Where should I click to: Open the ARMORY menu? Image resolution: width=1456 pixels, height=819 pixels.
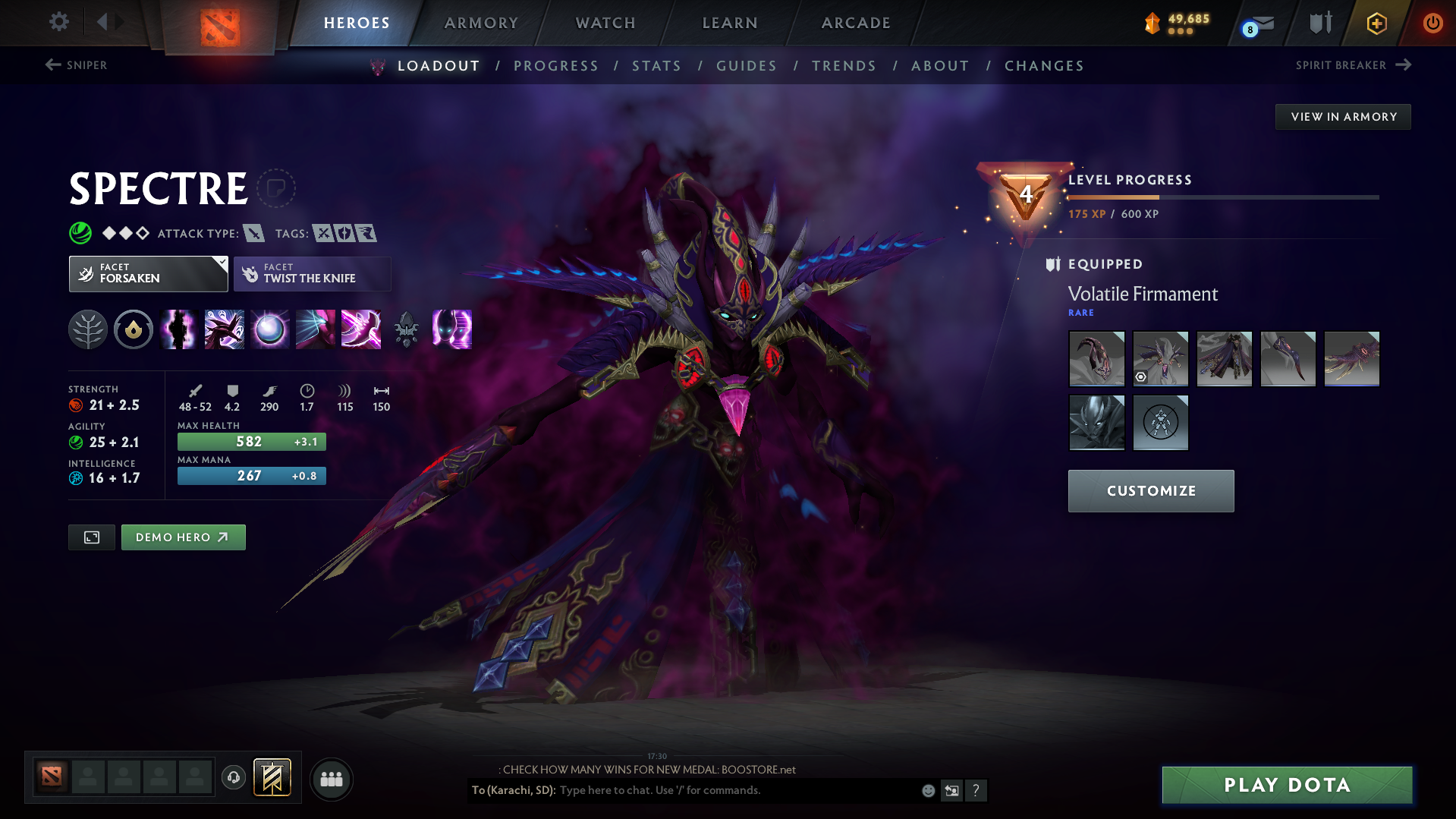pyautogui.click(x=481, y=23)
